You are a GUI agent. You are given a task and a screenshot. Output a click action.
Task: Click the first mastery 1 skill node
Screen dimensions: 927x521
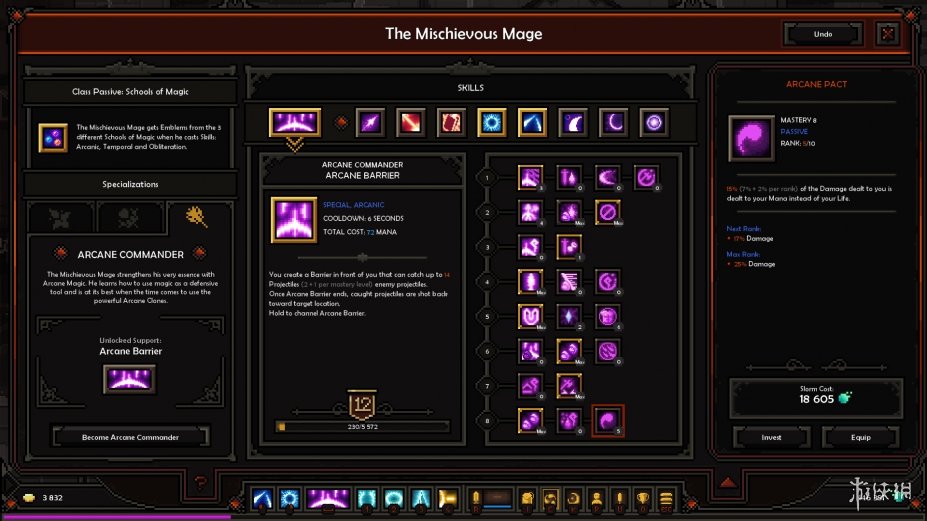[x=530, y=178]
